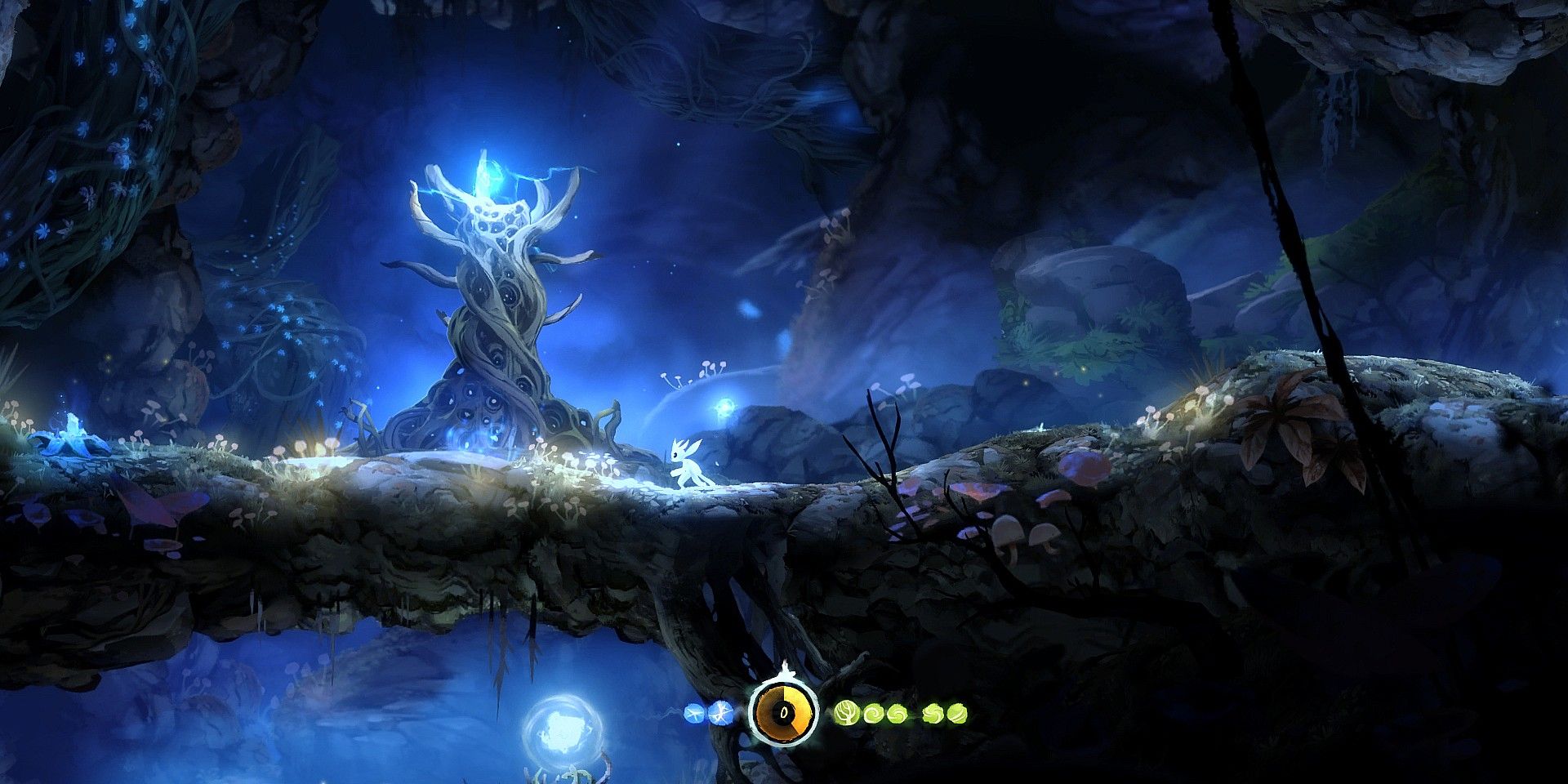Click the fourth green leaf health cell
This screenshot has height=784, width=1568.
[933, 713]
